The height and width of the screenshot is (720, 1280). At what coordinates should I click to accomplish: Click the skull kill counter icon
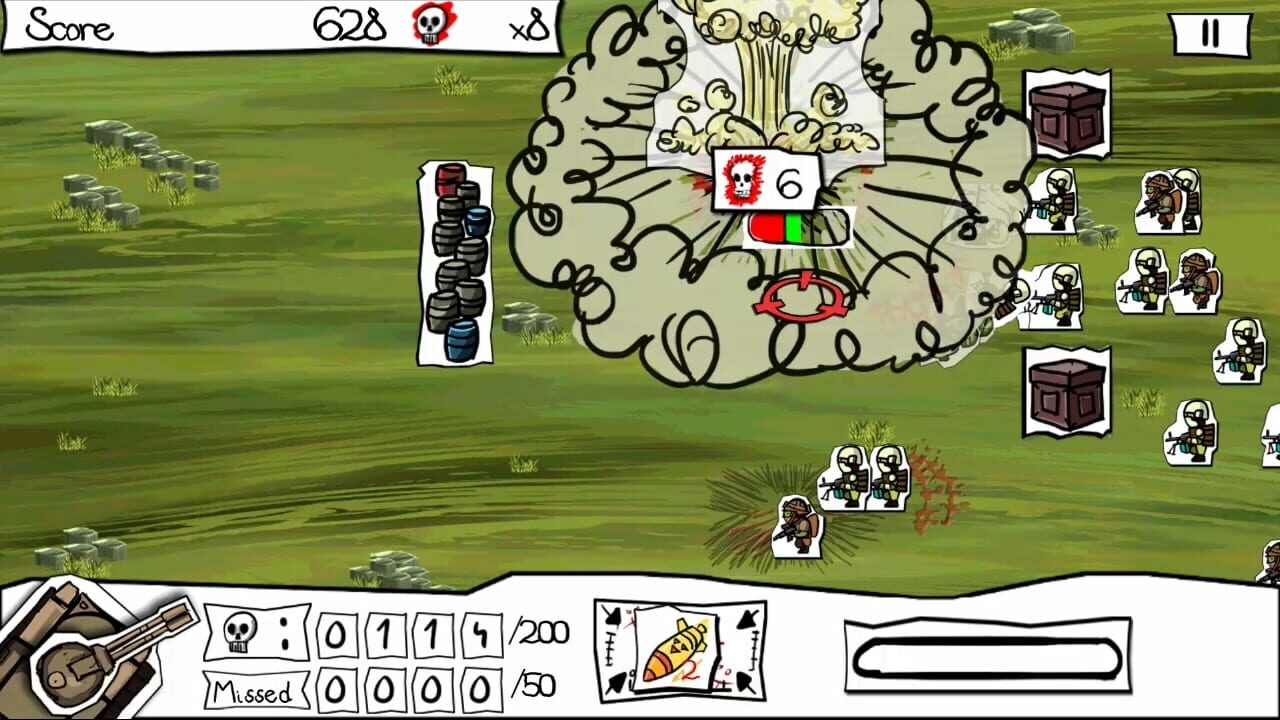coord(237,632)
